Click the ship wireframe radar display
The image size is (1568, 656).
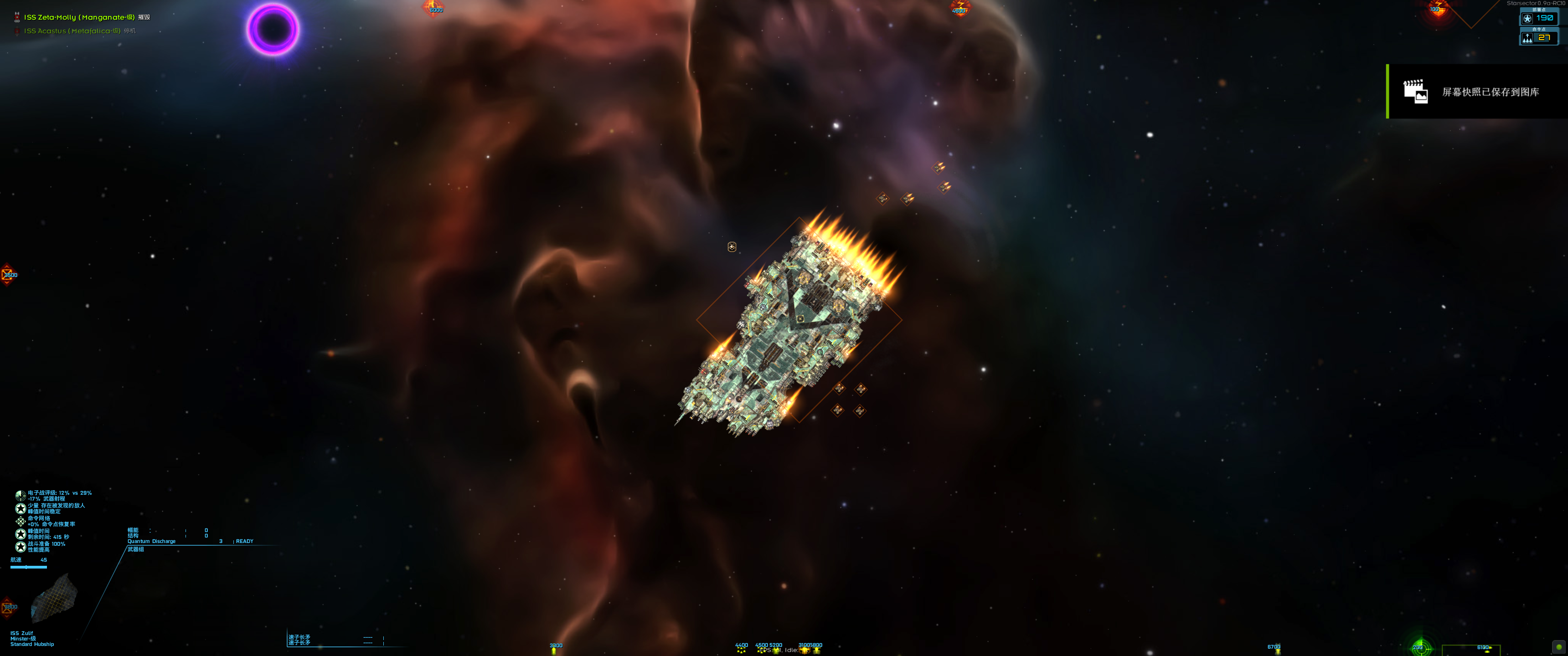pos(54,601)
